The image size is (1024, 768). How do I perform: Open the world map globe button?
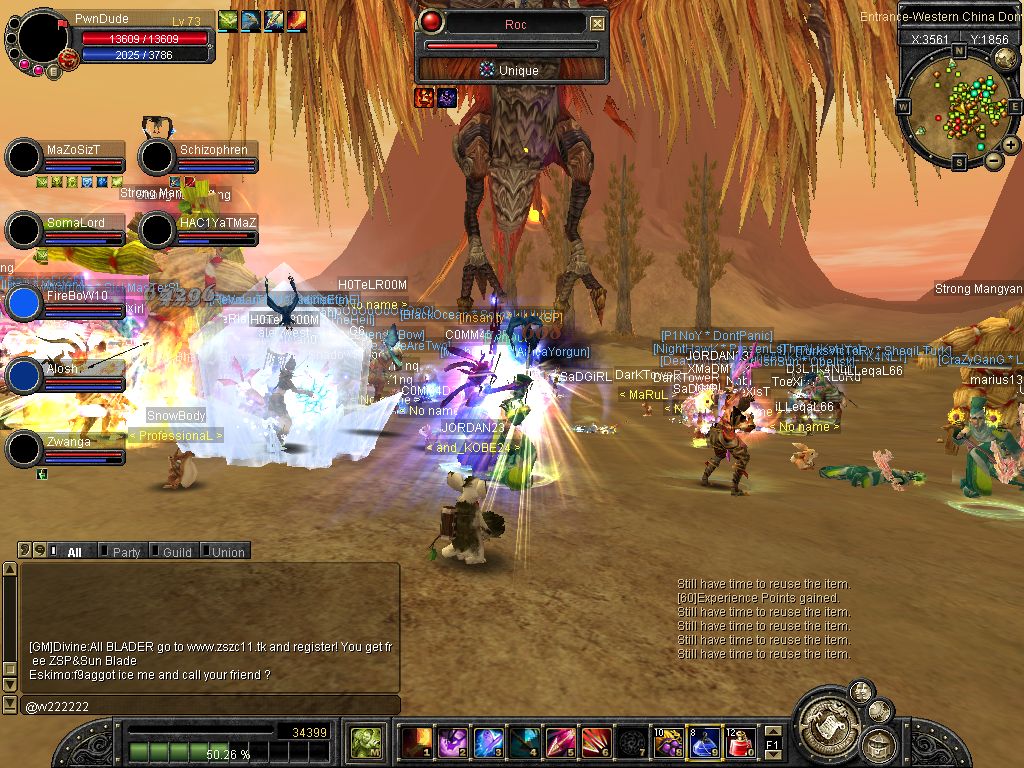tap(1007, 57)
